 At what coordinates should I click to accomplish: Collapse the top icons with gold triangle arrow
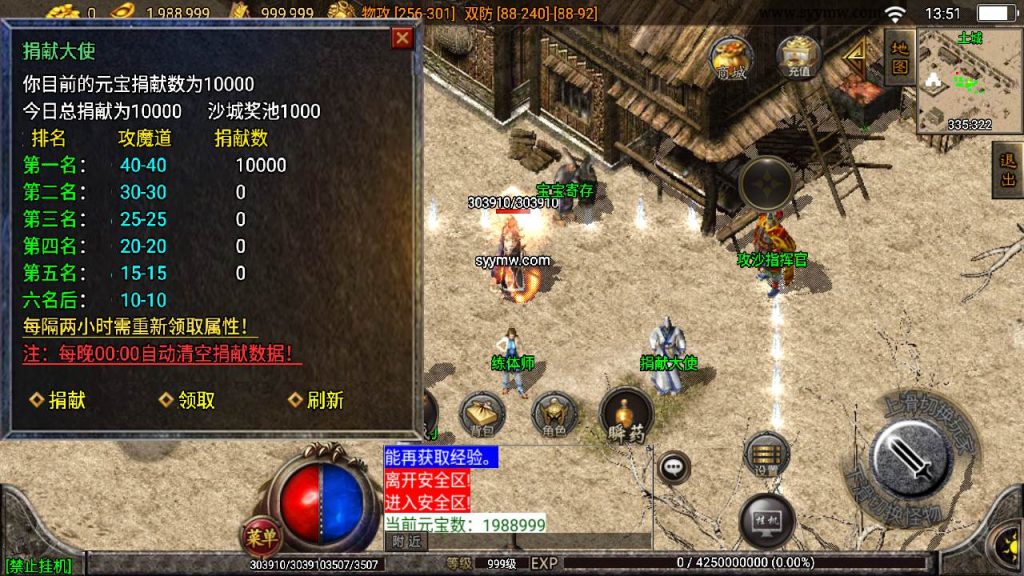(x=855, y=56)
